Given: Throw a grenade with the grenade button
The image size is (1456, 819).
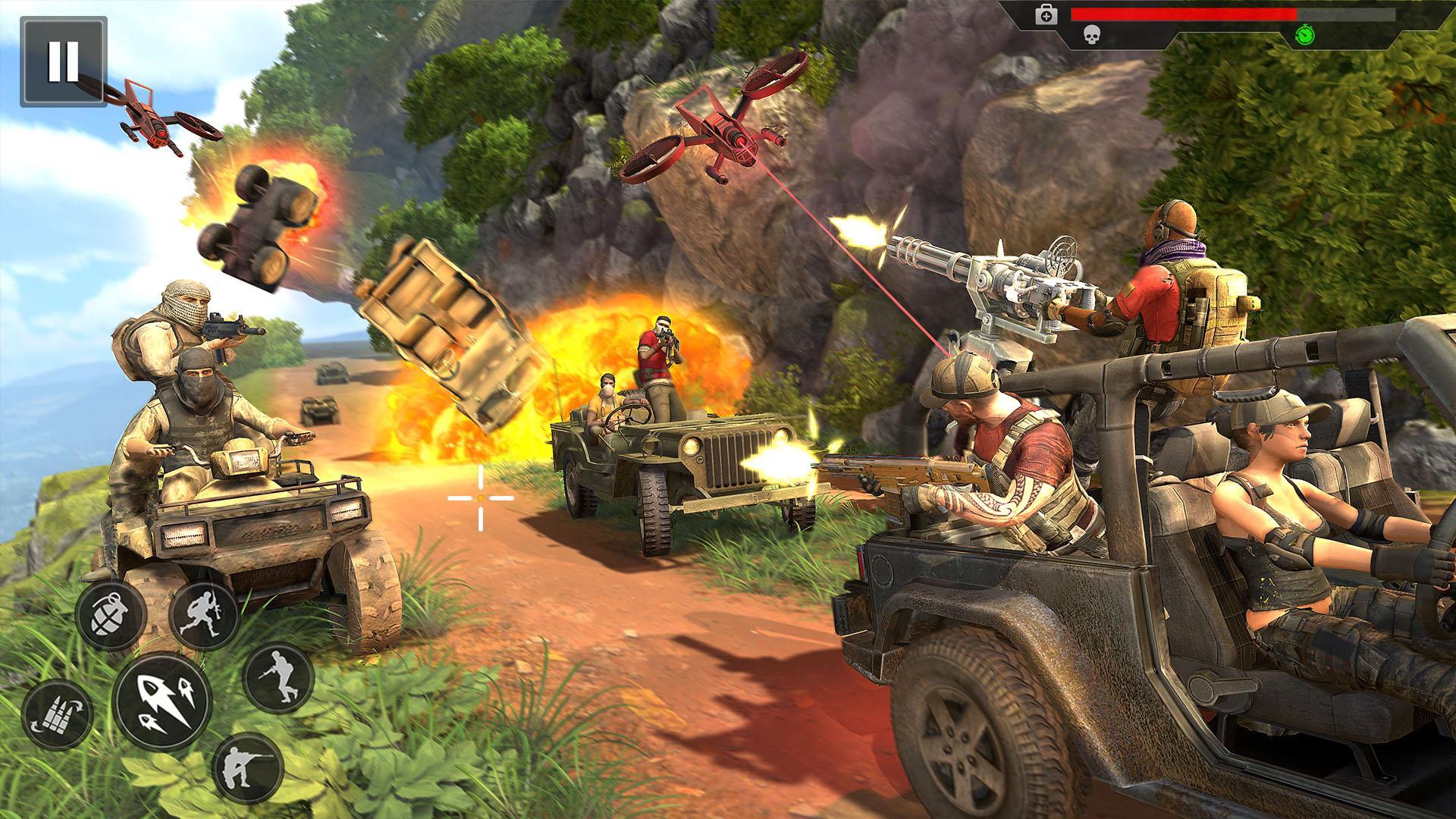Looking at the screenshot, I should [x=111, y=614].
